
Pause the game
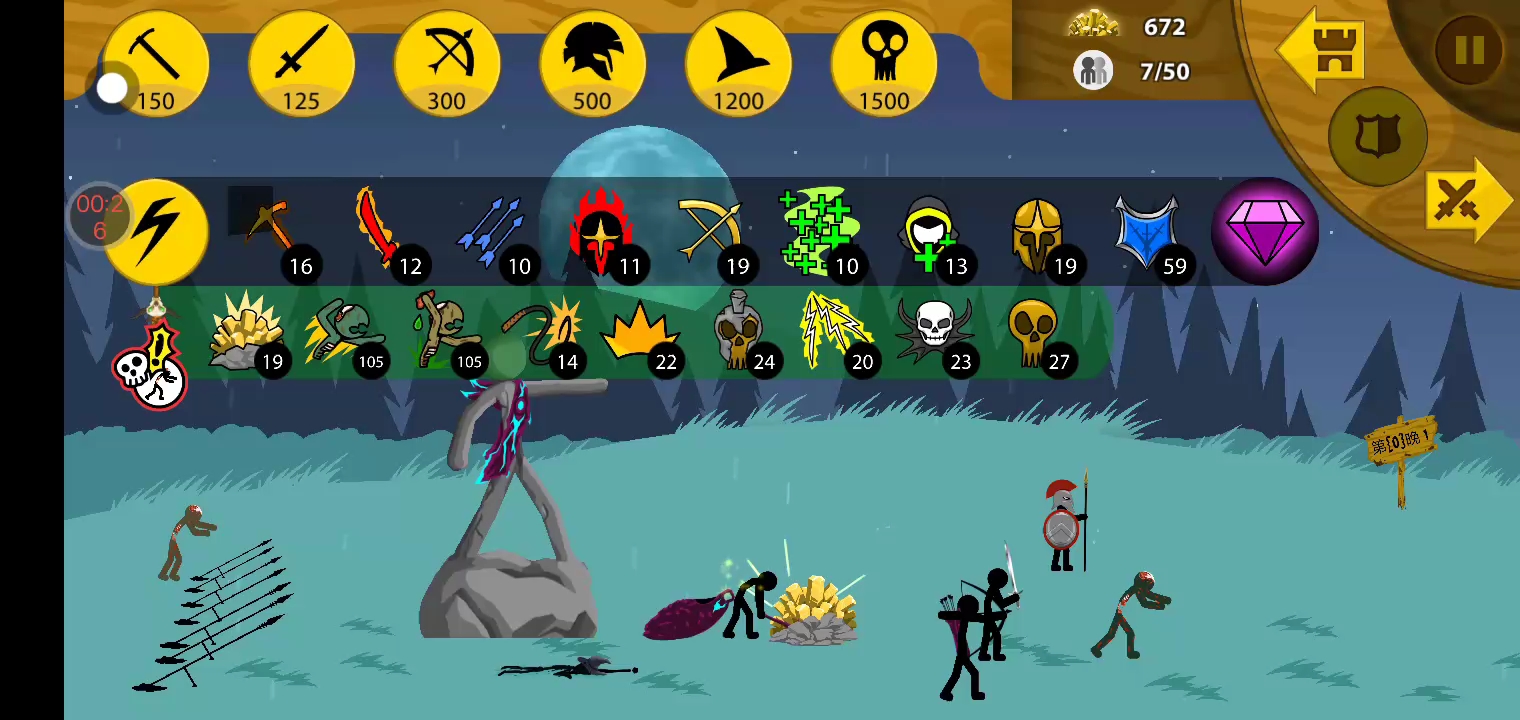tap(1468, 50)
